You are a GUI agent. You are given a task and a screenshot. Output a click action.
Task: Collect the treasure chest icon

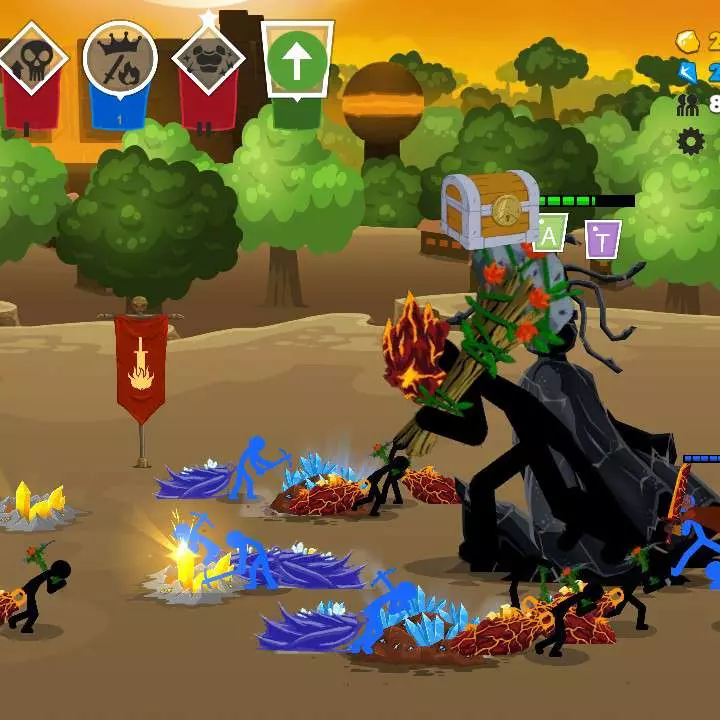coord(491,210)
